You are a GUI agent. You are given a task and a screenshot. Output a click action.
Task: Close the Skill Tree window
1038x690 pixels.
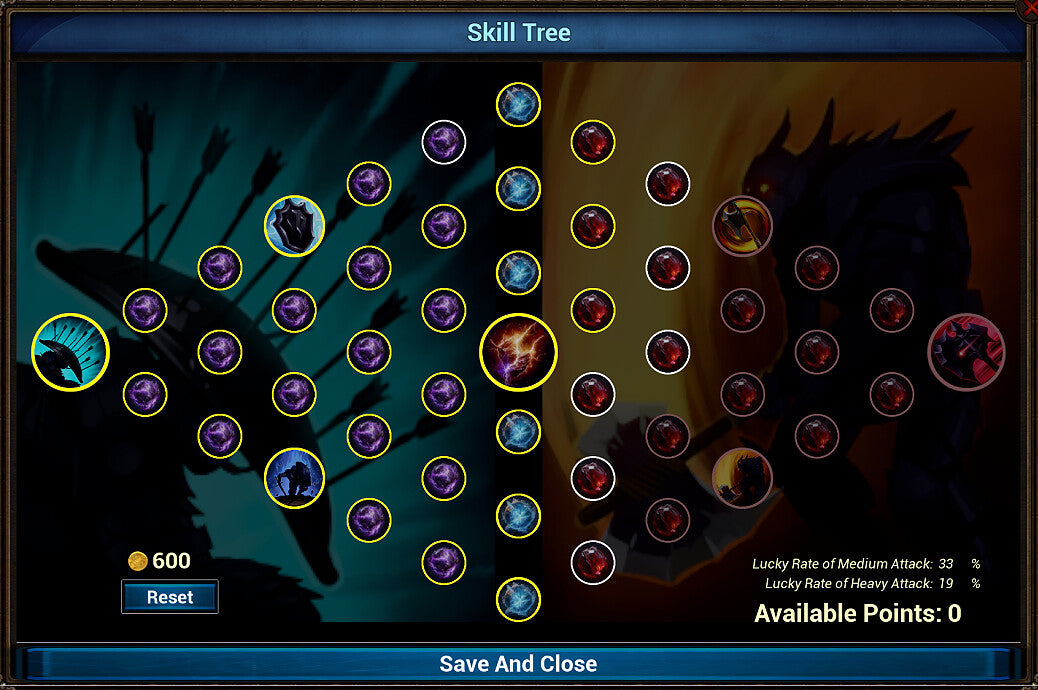(x=1028, y=7)
